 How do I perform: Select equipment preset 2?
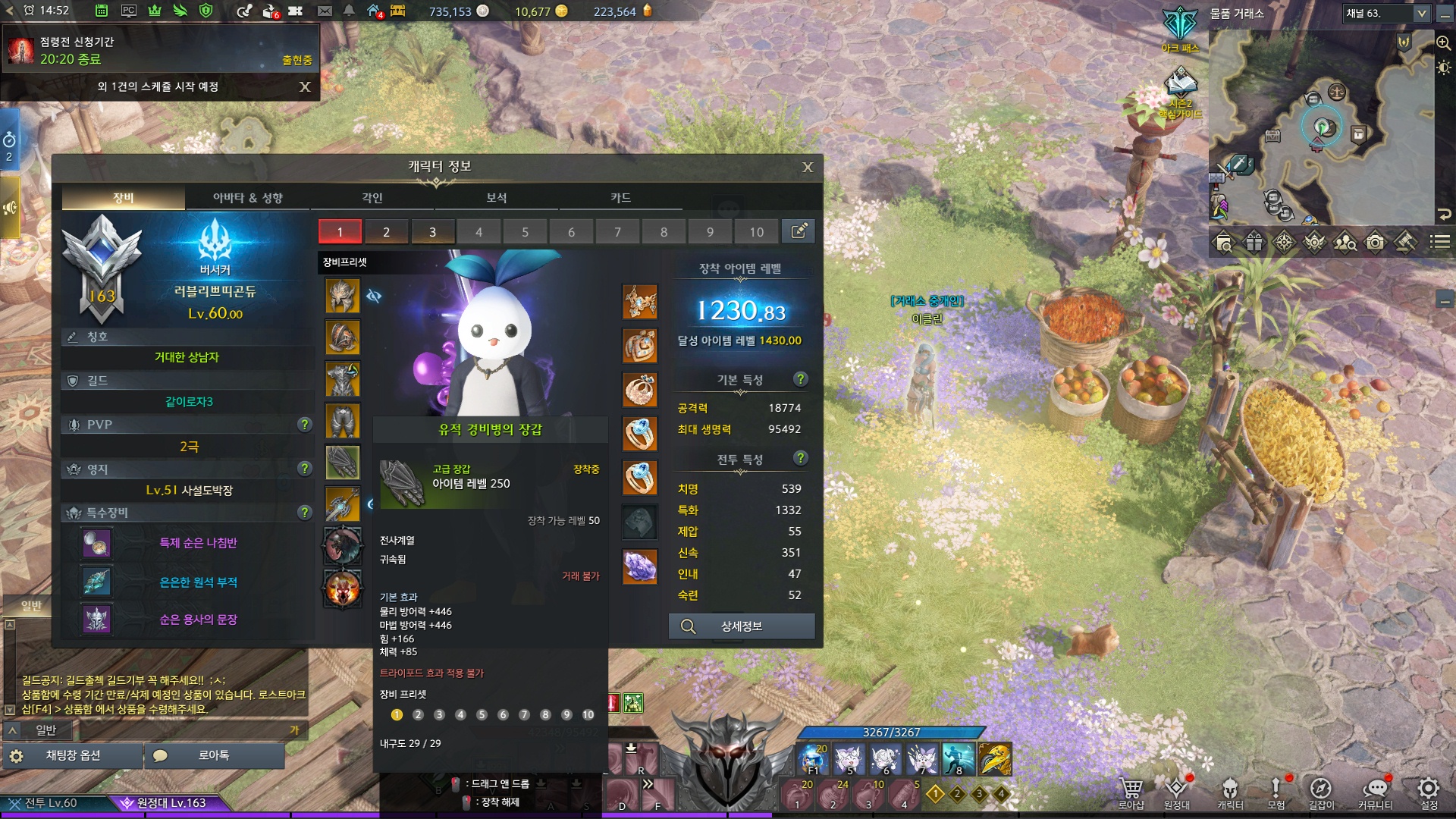(x=386, y=232)
